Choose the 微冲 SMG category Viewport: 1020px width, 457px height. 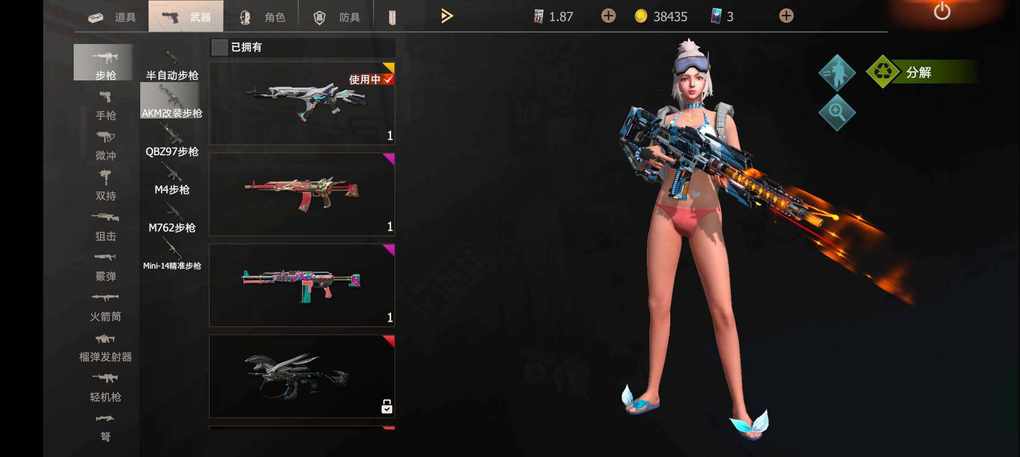(x=105, y=145)
